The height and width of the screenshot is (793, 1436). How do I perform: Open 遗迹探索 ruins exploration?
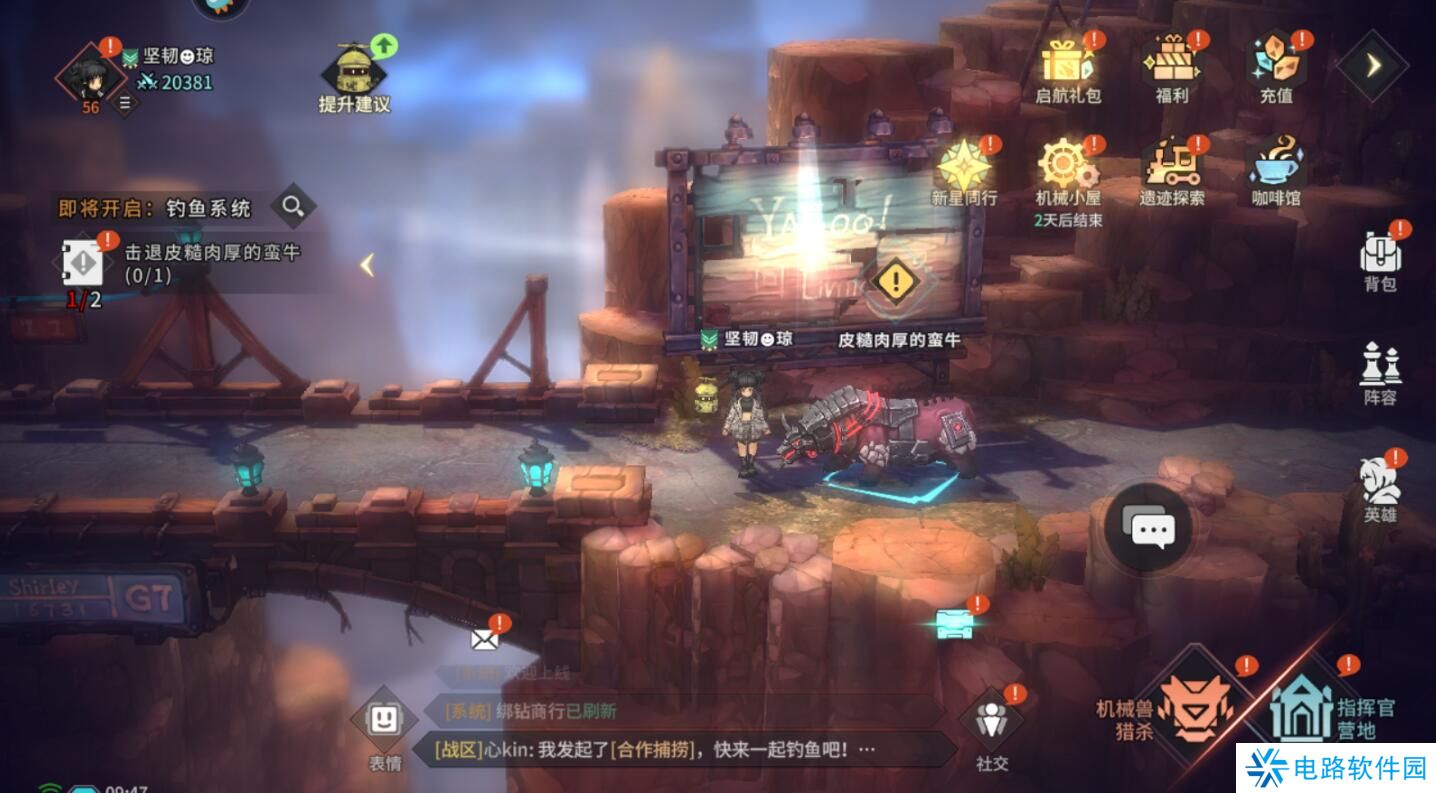[x=1172, y=171]
